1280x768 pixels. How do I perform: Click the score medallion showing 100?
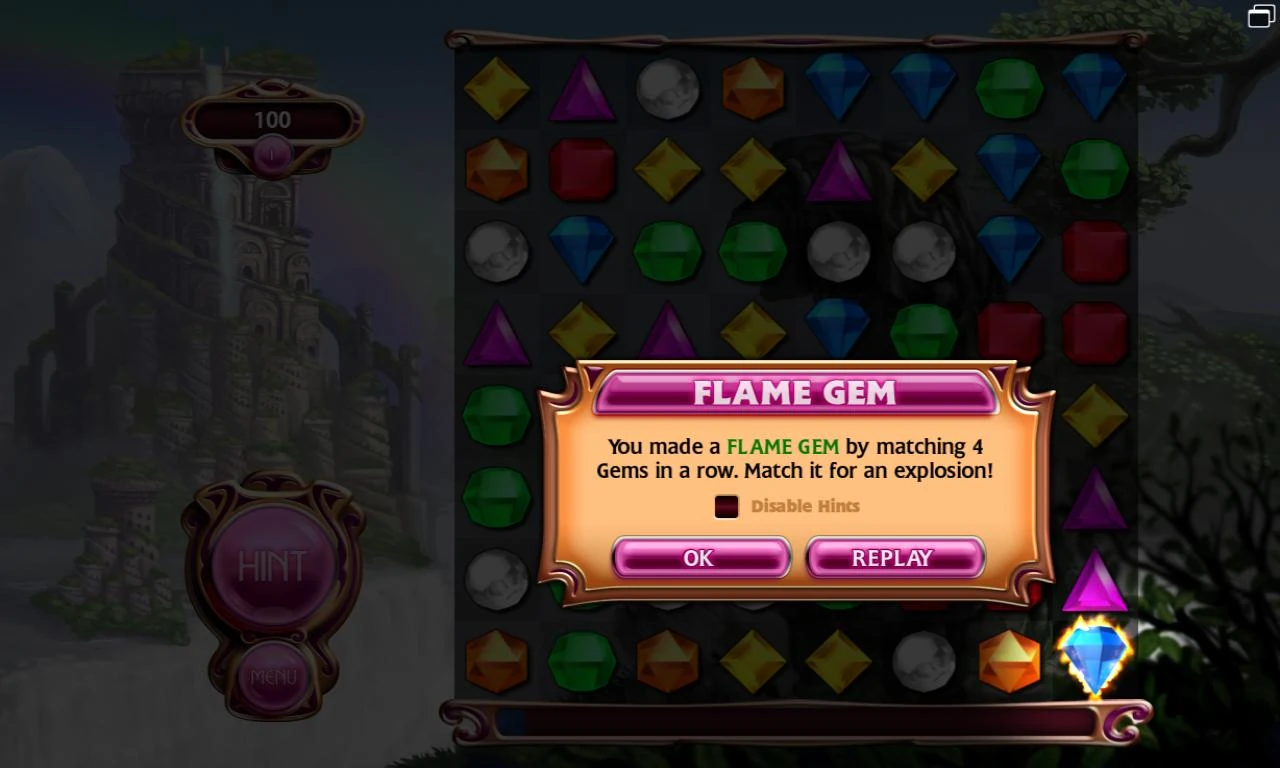pyautogui.click(x=272, y=120)
